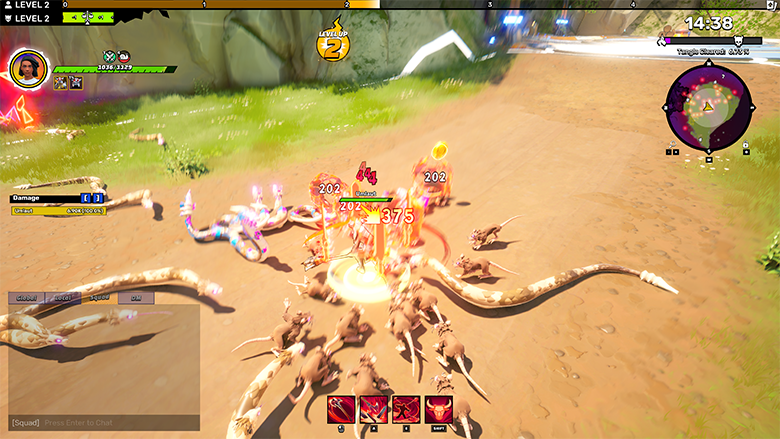The height and width of the screenshot is (439, 780).
Task: Click the squad chat input field
Action: click(x=100, y=423)
